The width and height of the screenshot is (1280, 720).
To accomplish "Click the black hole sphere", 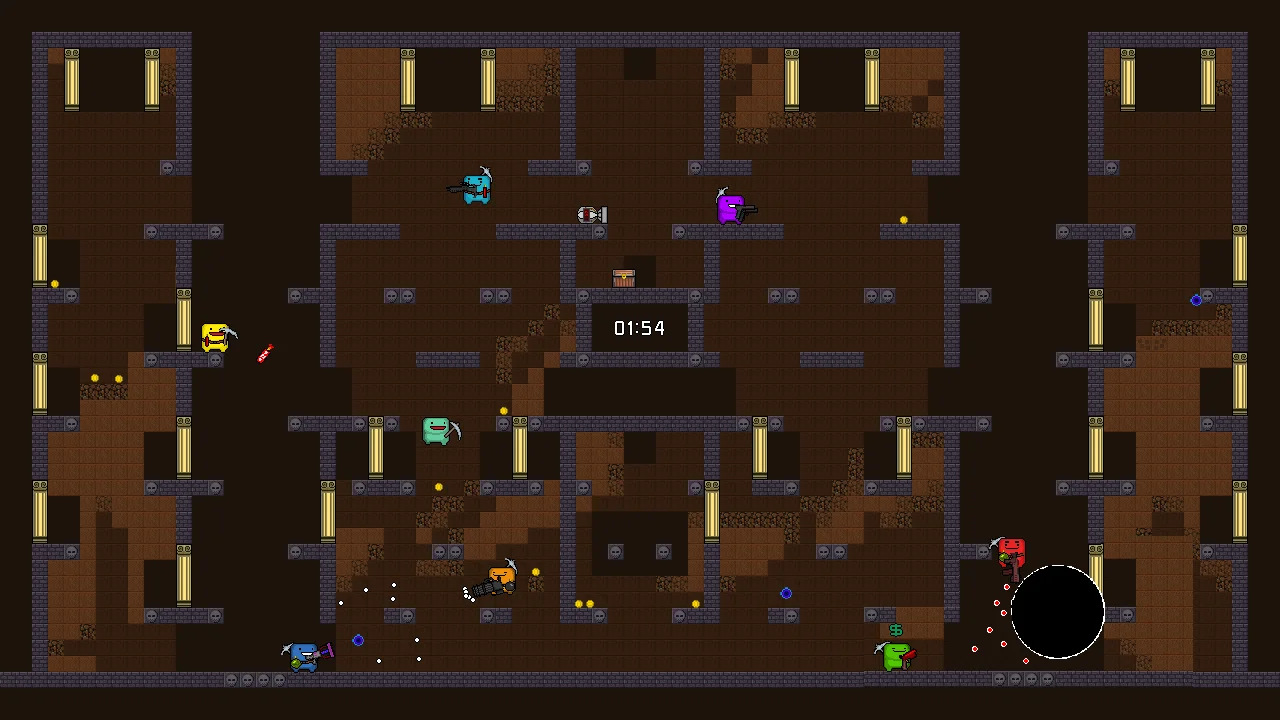I will tap(1057, 613).
